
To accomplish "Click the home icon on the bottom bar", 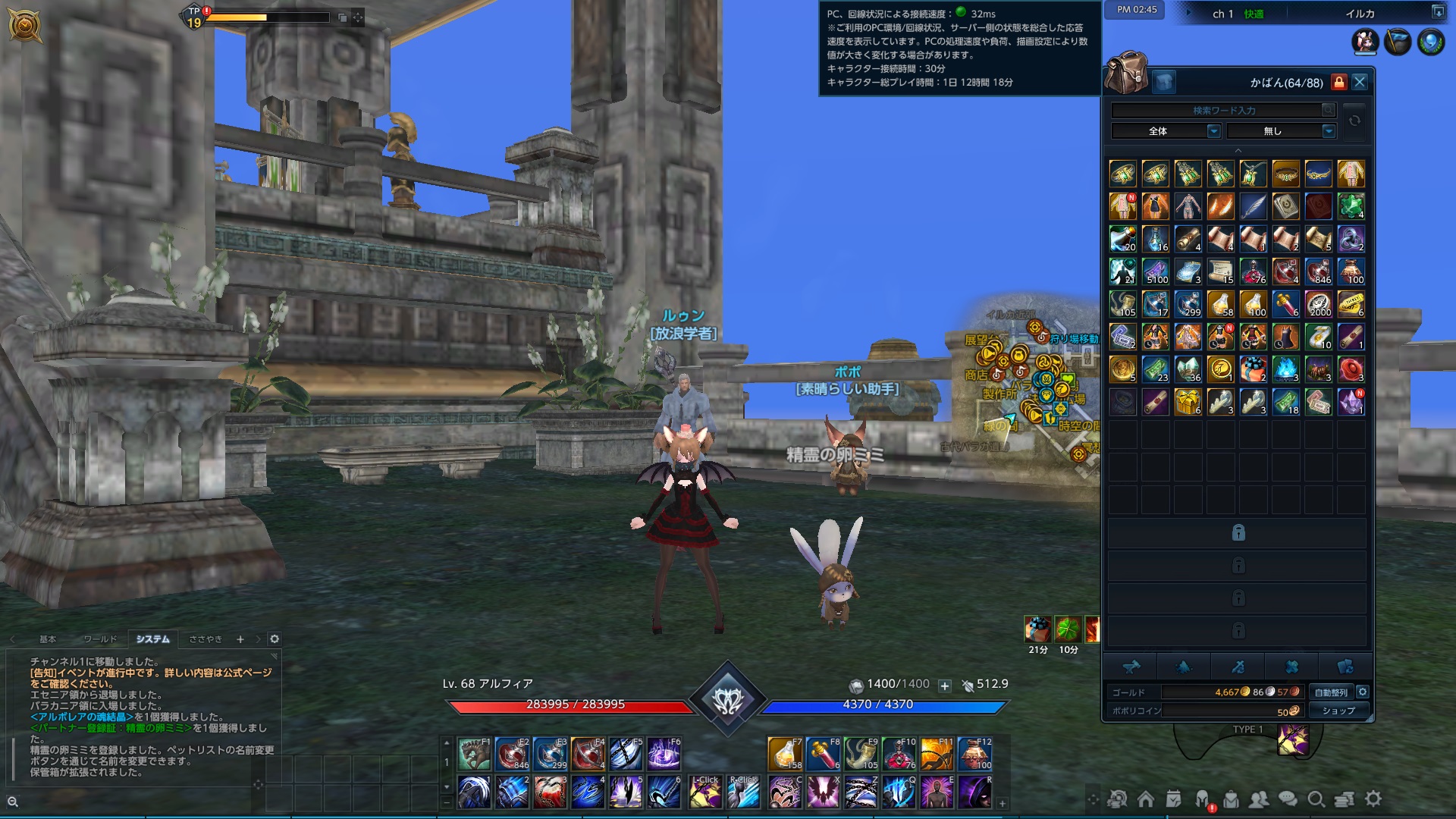I will (1145, 799).
